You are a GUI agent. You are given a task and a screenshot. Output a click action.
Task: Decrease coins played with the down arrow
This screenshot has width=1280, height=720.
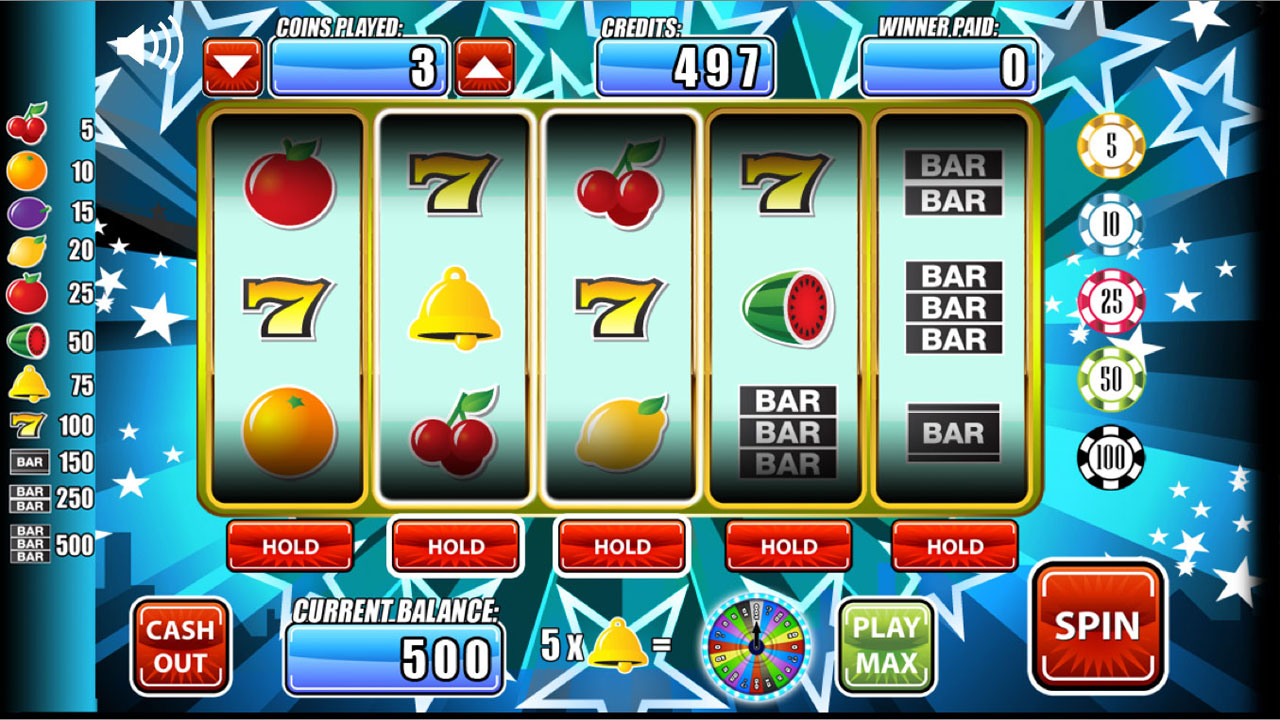pyautogui.click(x=233, y=67)
